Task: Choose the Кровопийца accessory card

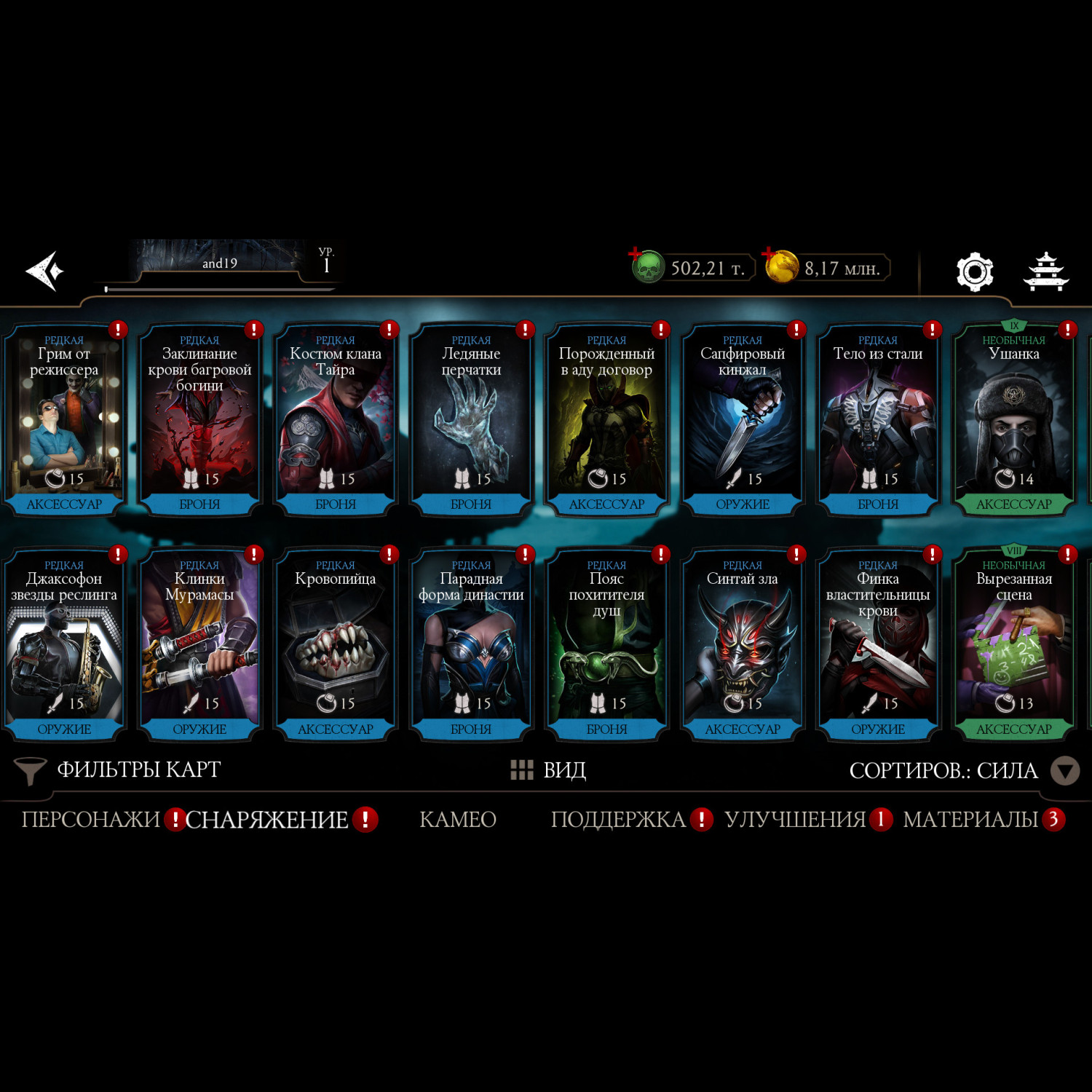Action: click(x=336, y=645)
